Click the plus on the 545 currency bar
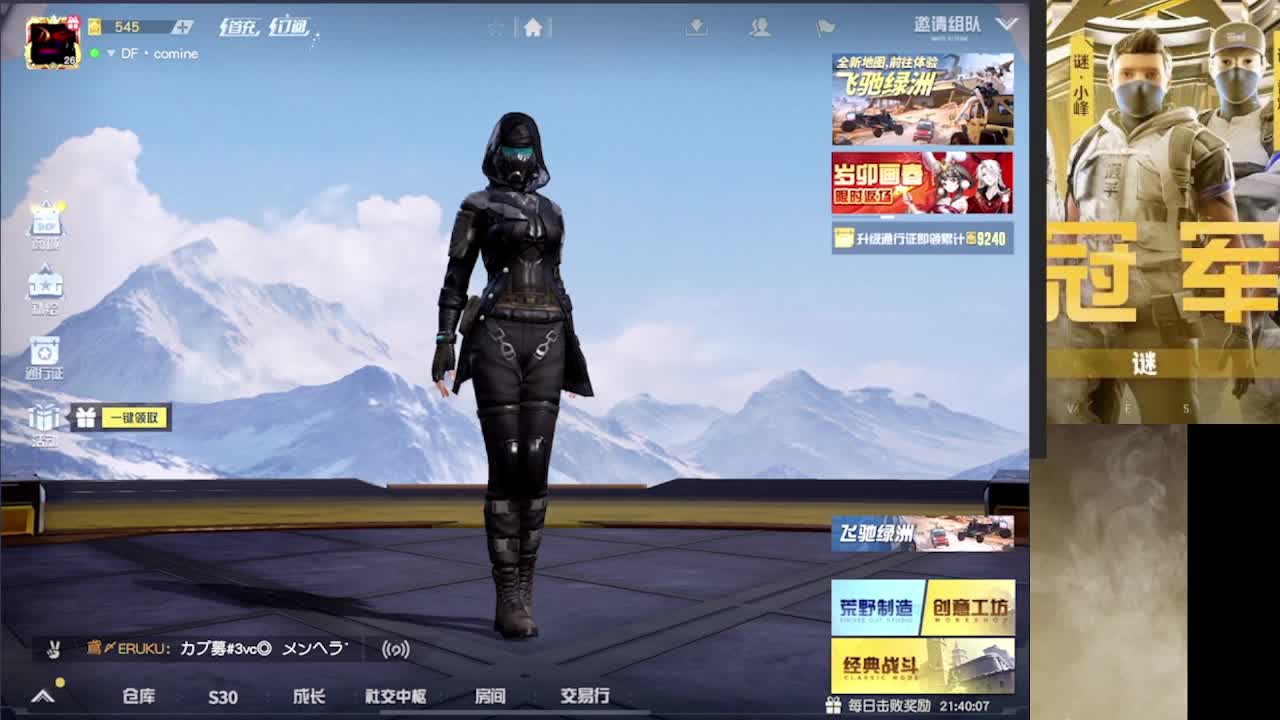Viewport: 1280px width, 720px height. (x=184, y=27)
